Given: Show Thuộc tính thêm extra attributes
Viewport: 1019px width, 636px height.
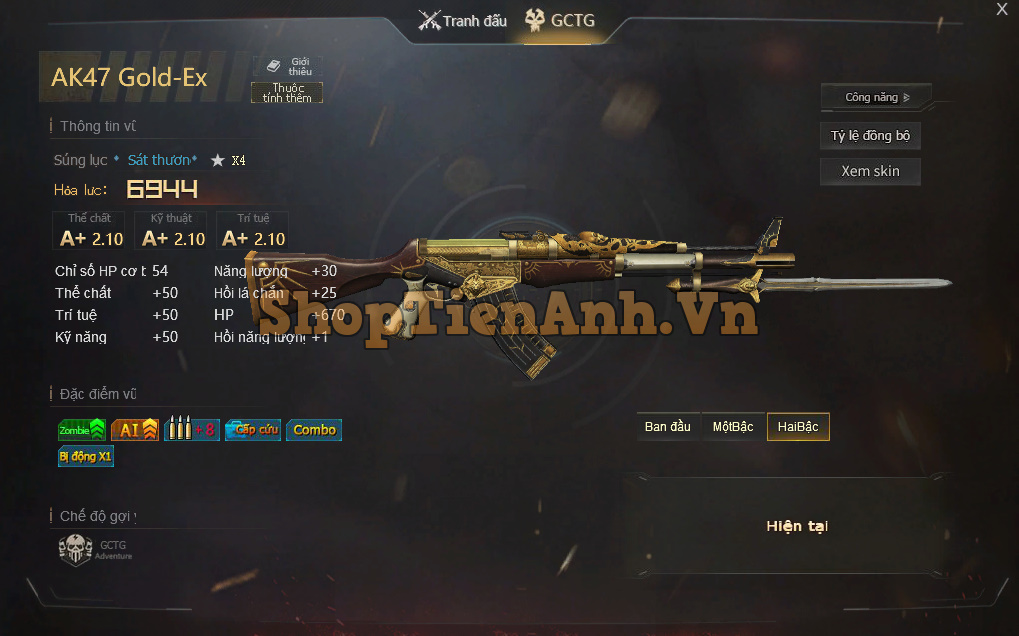Looking at the screenshot, I should click(287, 93).
